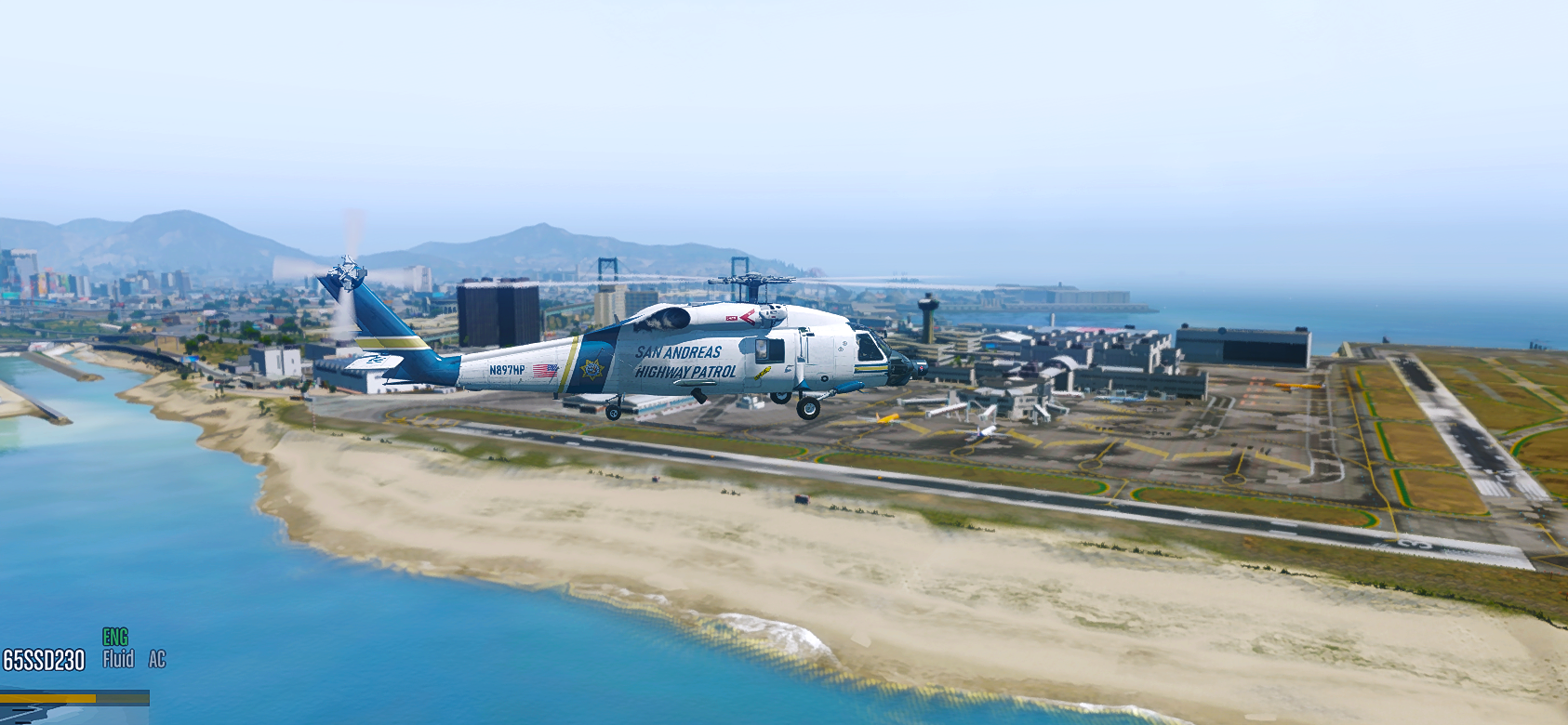Toggle the AC indicator
Image resolution: width=1568 pixels, height=725 pixels.
coord(157,659)
